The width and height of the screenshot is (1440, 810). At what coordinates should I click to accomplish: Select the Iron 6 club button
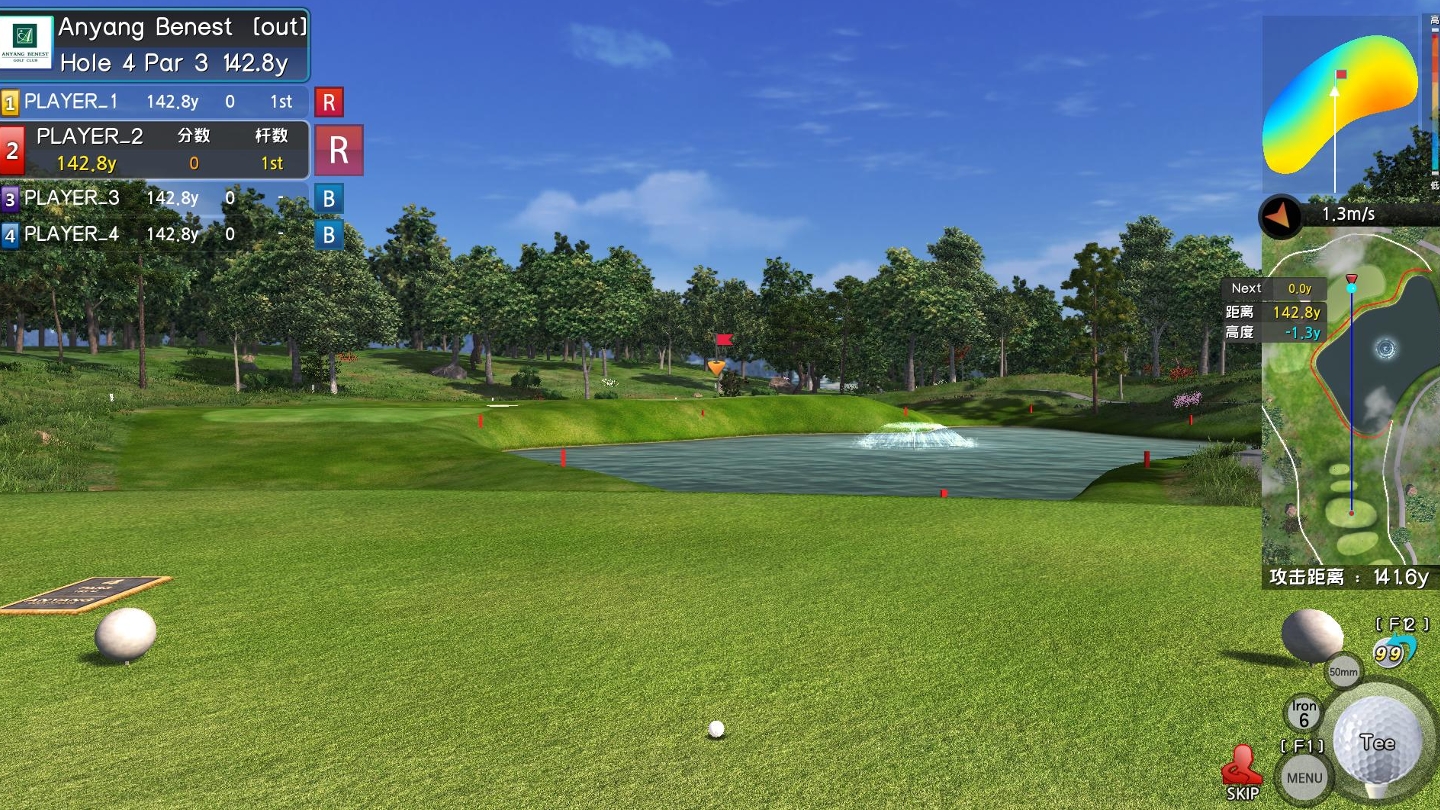pyautogui.click(x=1303, y=713)
